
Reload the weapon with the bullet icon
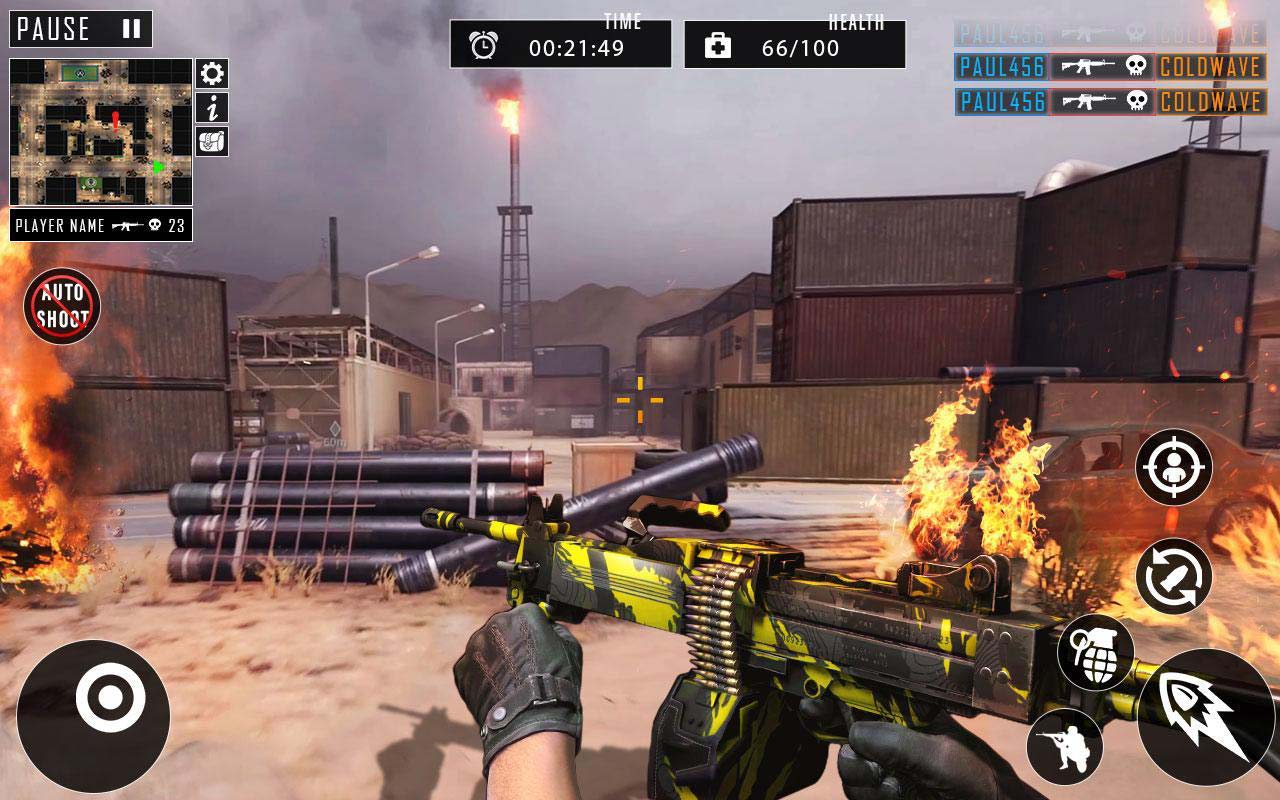(x=1174, y=577)
